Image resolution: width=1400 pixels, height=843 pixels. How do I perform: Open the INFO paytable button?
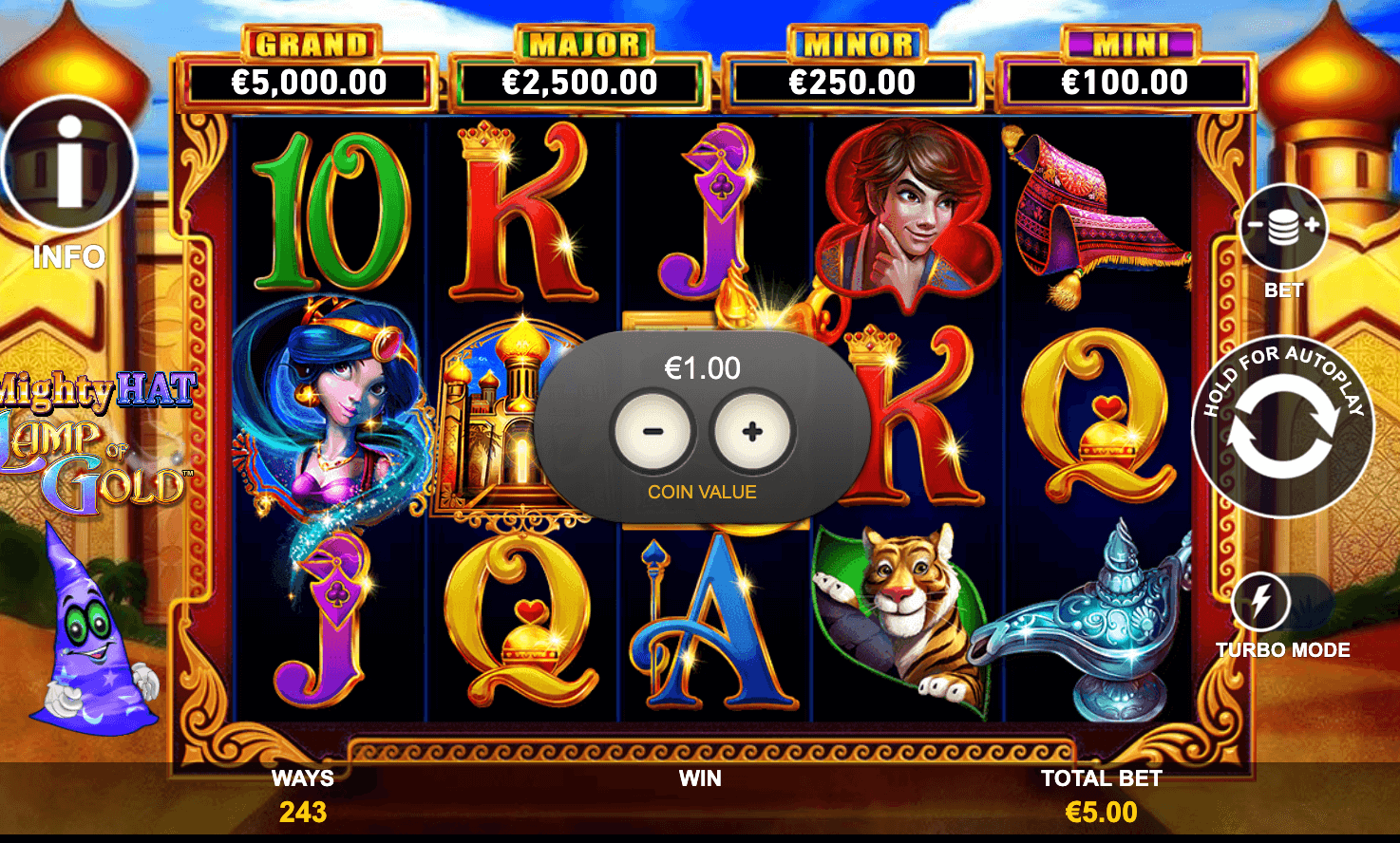tap(68, 163)
